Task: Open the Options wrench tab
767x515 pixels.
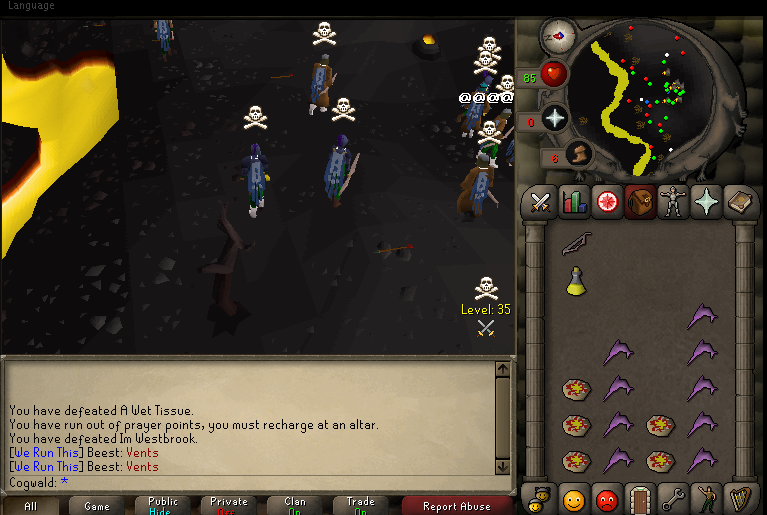Action: click(x=673, y=497)
